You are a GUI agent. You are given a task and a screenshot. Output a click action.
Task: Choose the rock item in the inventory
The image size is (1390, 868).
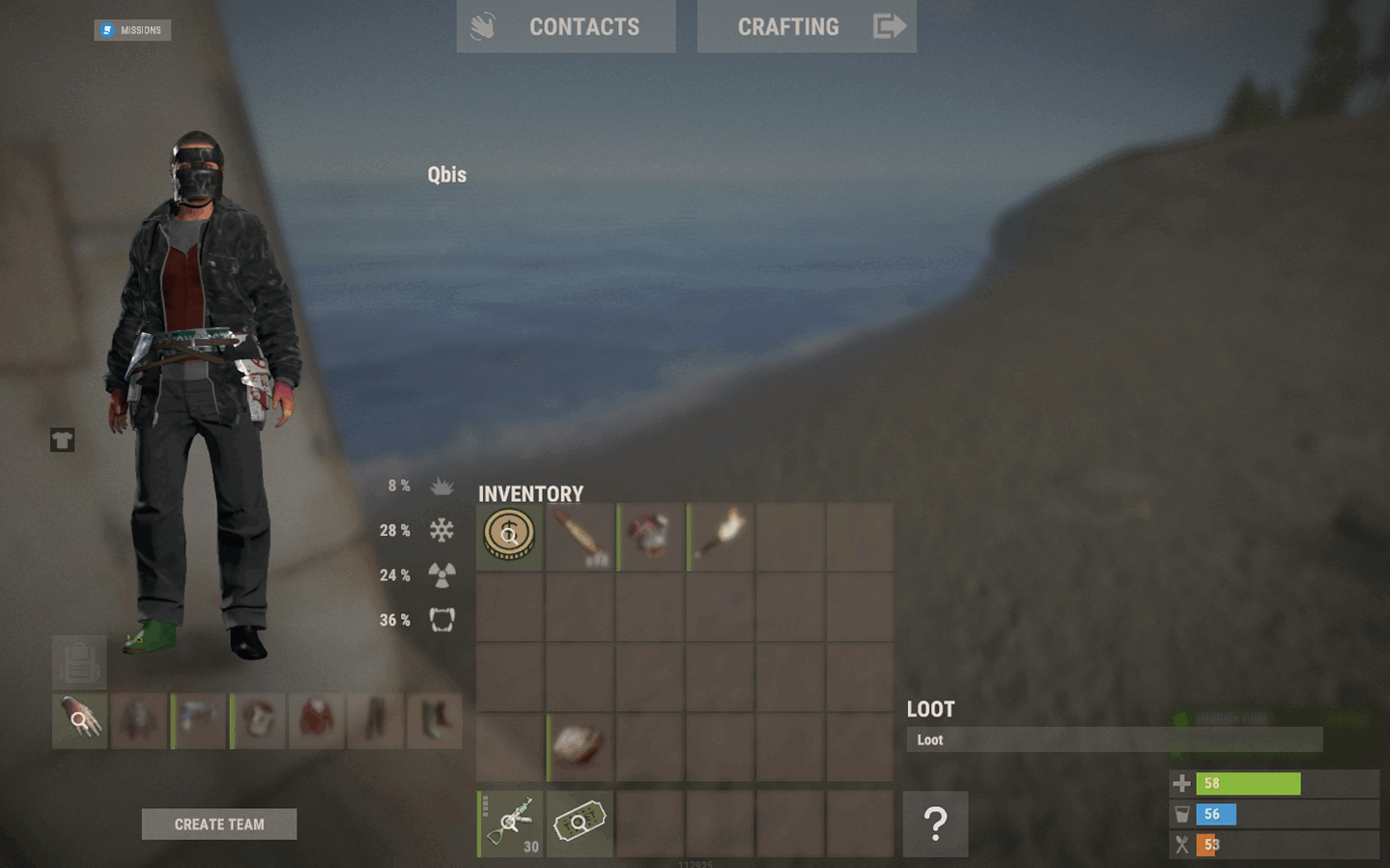point(580,746)
